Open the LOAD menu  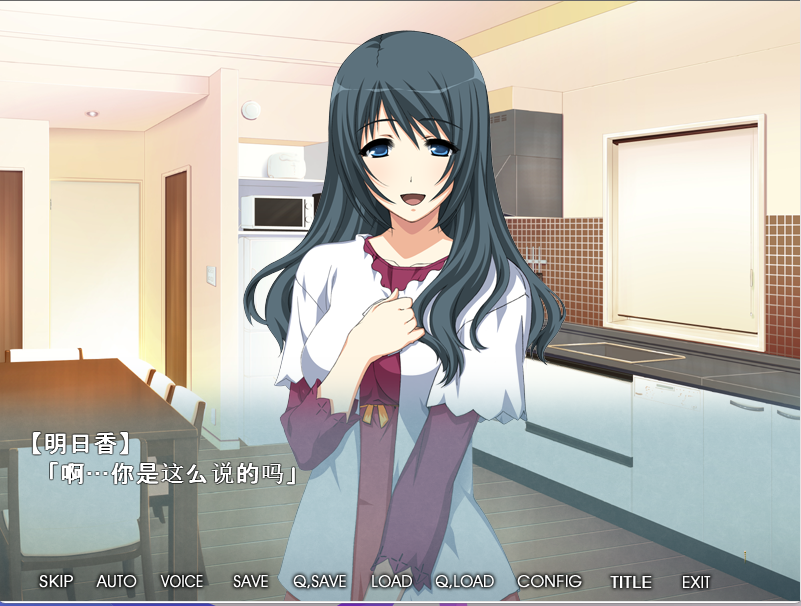(x=391, y=581)
